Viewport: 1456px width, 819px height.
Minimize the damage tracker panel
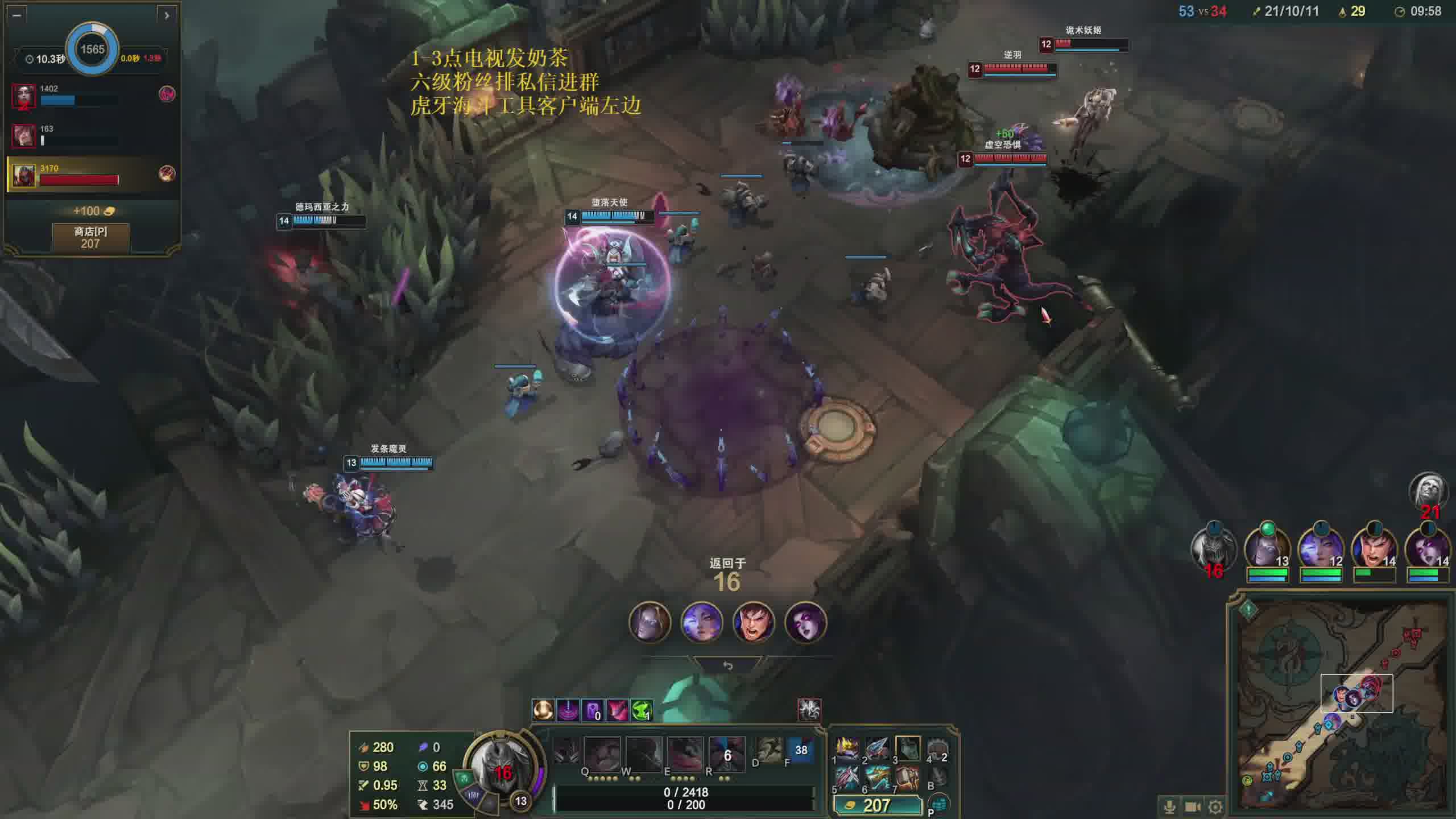coord(16,15)
